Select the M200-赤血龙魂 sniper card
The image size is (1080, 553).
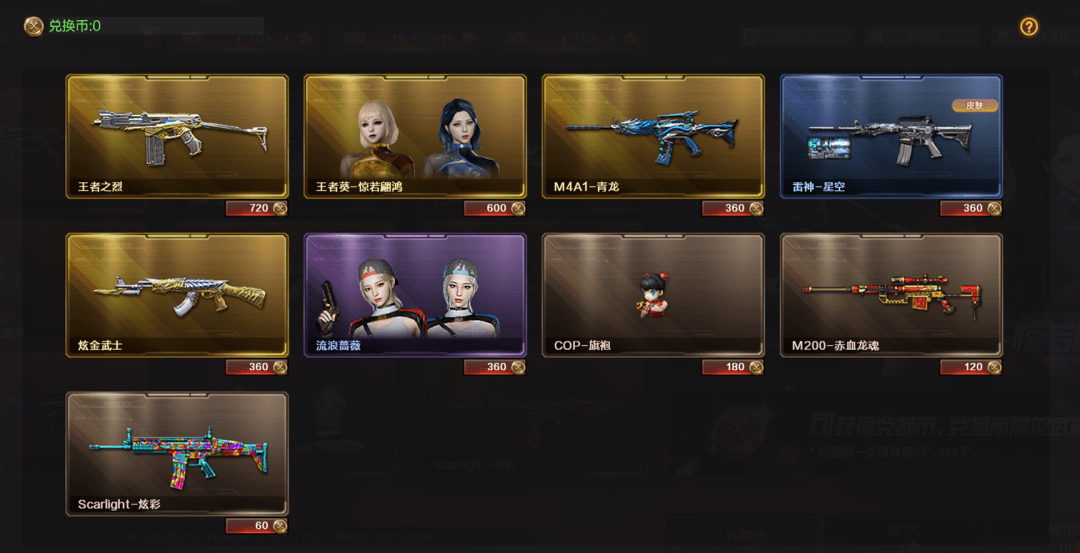[x=891, y=295]
